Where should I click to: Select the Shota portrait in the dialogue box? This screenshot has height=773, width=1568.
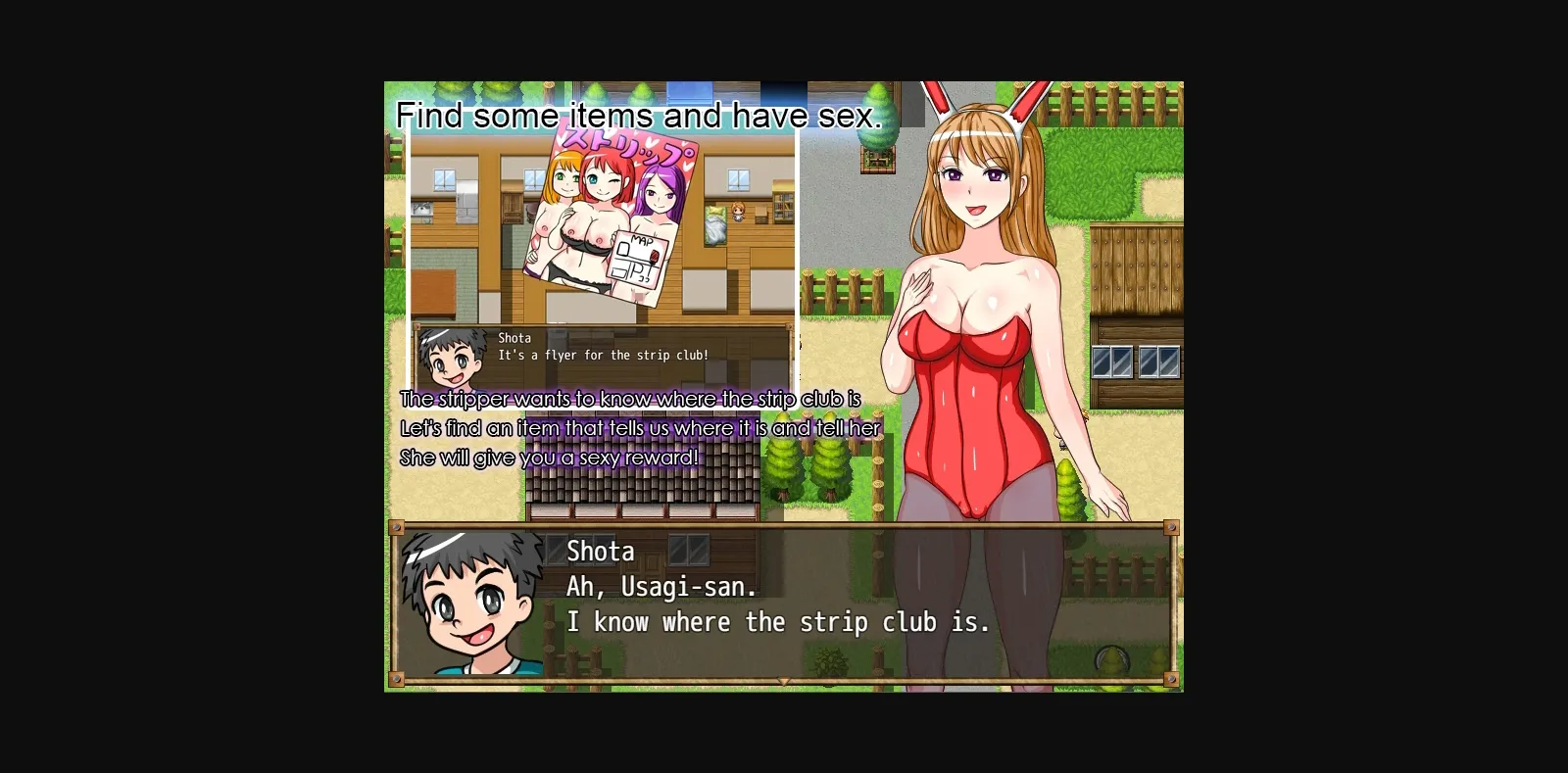pos(473,603)
